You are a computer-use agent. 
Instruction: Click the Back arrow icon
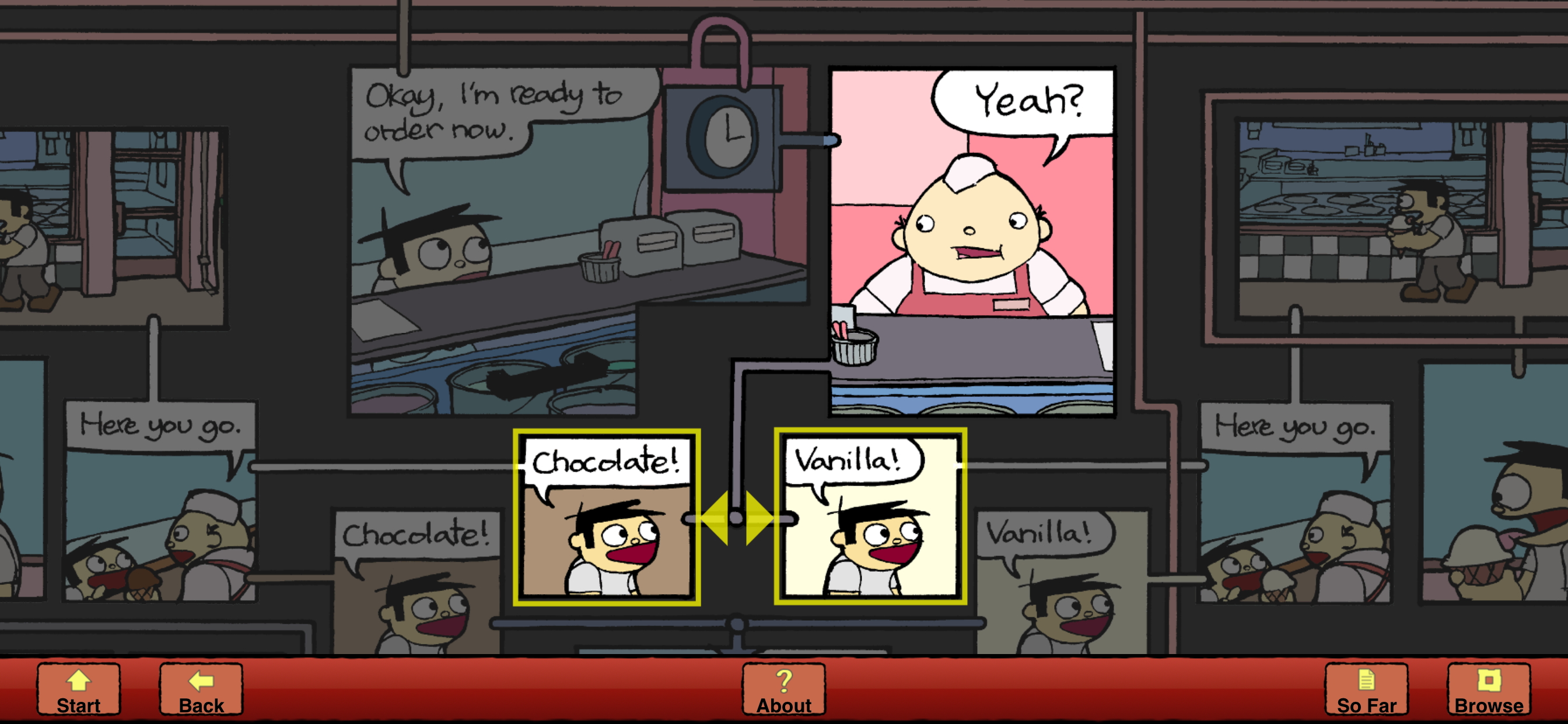tap(201, 681)
